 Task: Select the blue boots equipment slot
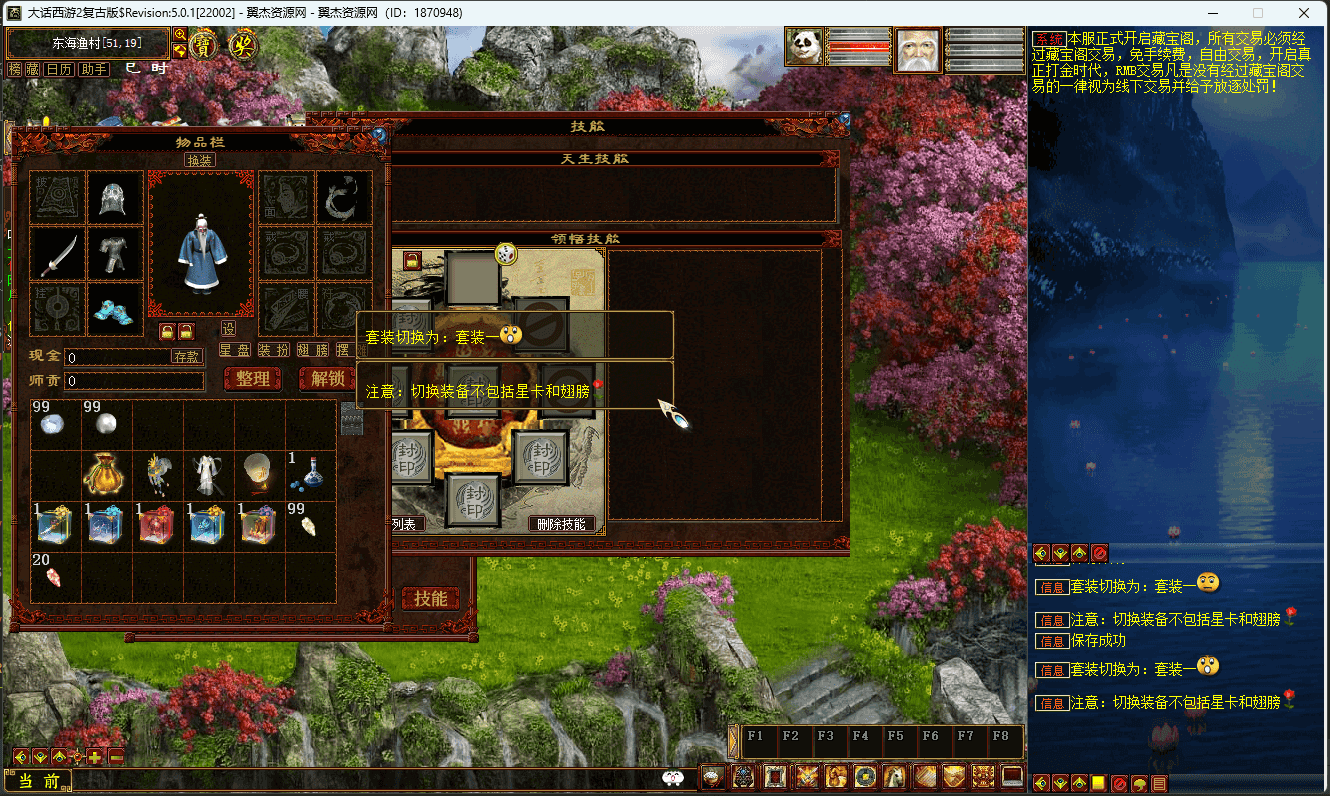coord(114,311)
